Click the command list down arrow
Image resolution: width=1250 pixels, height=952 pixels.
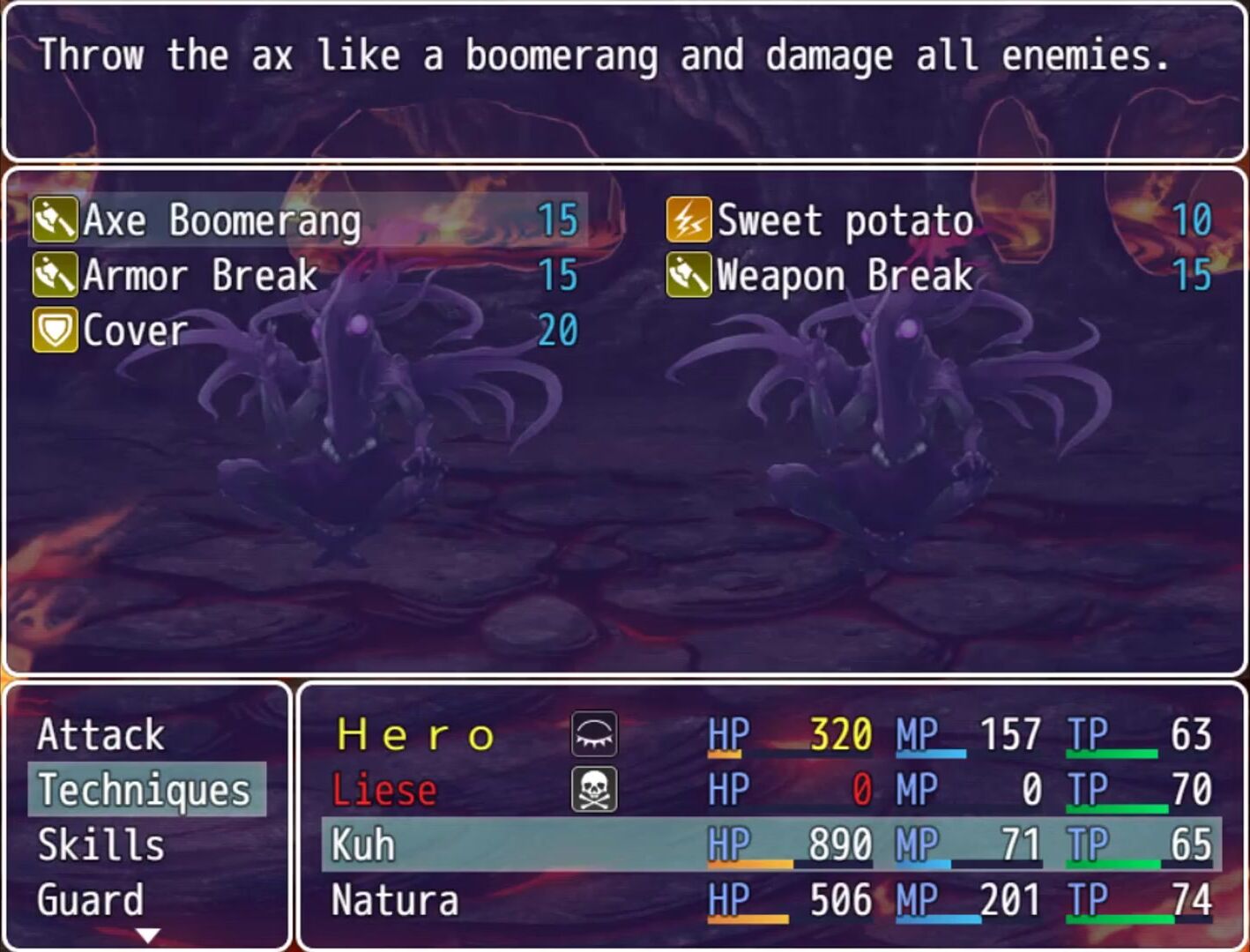148,934
